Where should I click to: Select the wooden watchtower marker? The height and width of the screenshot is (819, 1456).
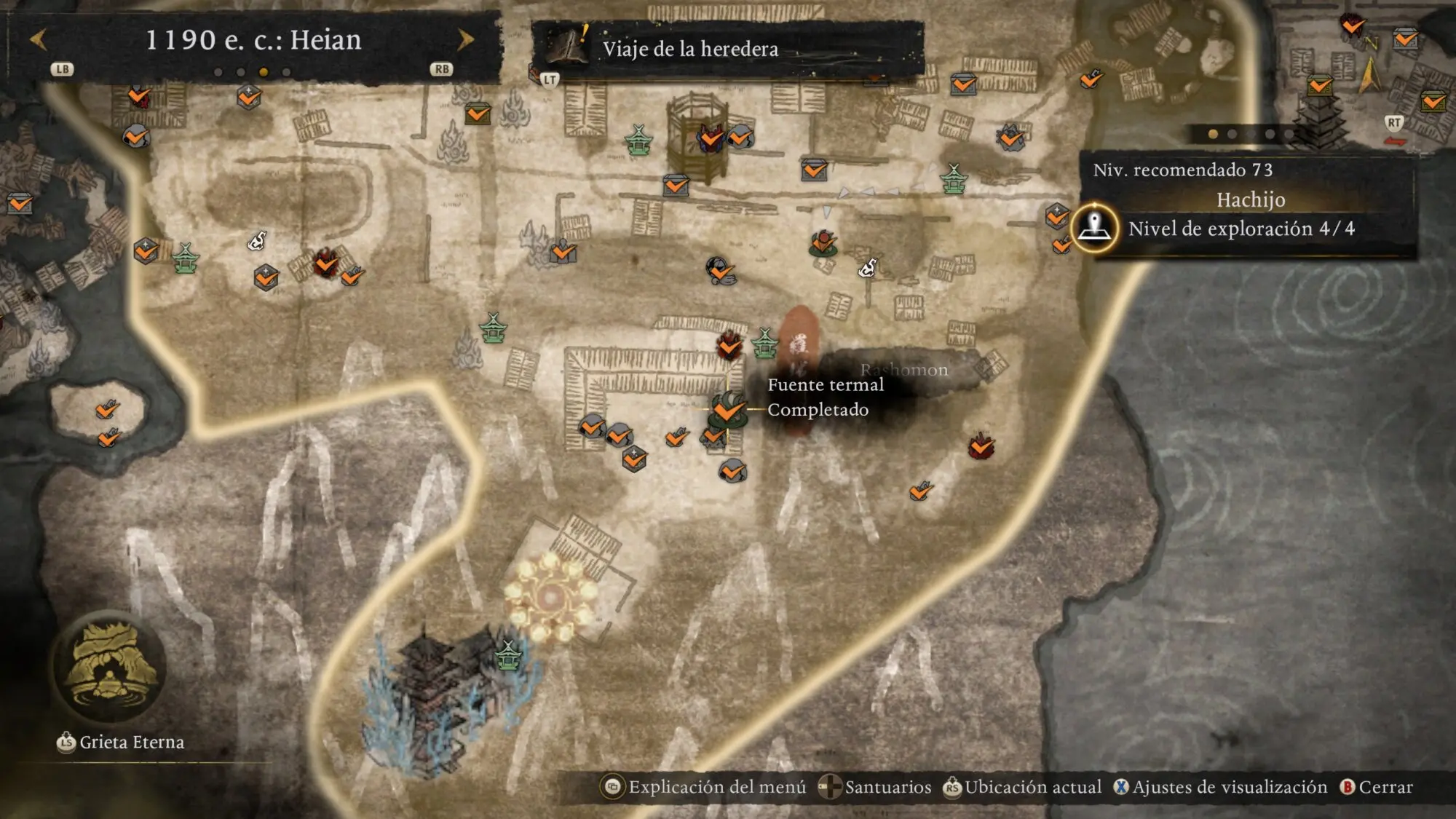(697, 138)
